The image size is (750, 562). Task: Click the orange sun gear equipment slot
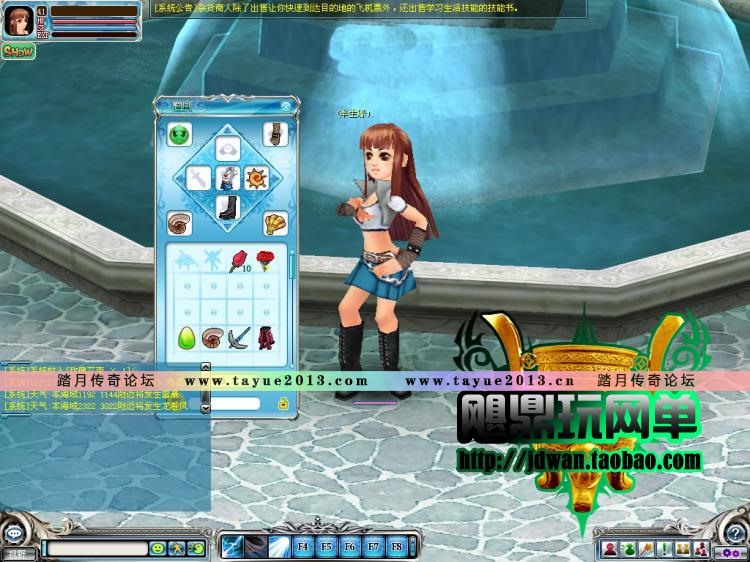pyautogui.click(x=256, y=178)
